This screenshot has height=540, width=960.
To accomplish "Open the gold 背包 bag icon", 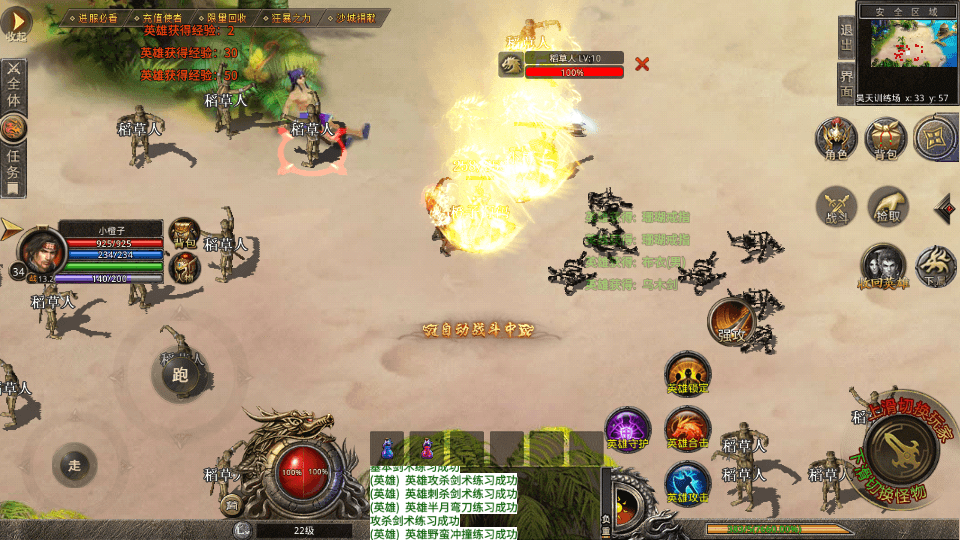I will [x=885, y=139].
